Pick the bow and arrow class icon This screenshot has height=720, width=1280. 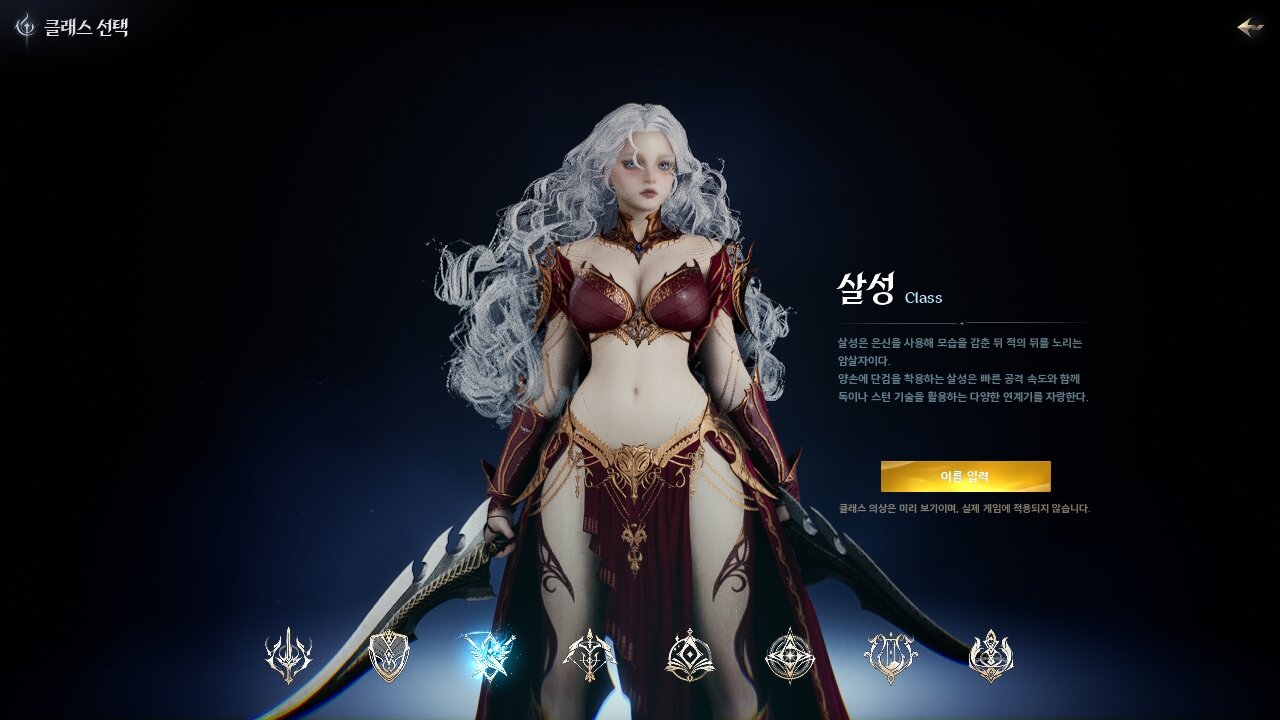click(590, 656)
